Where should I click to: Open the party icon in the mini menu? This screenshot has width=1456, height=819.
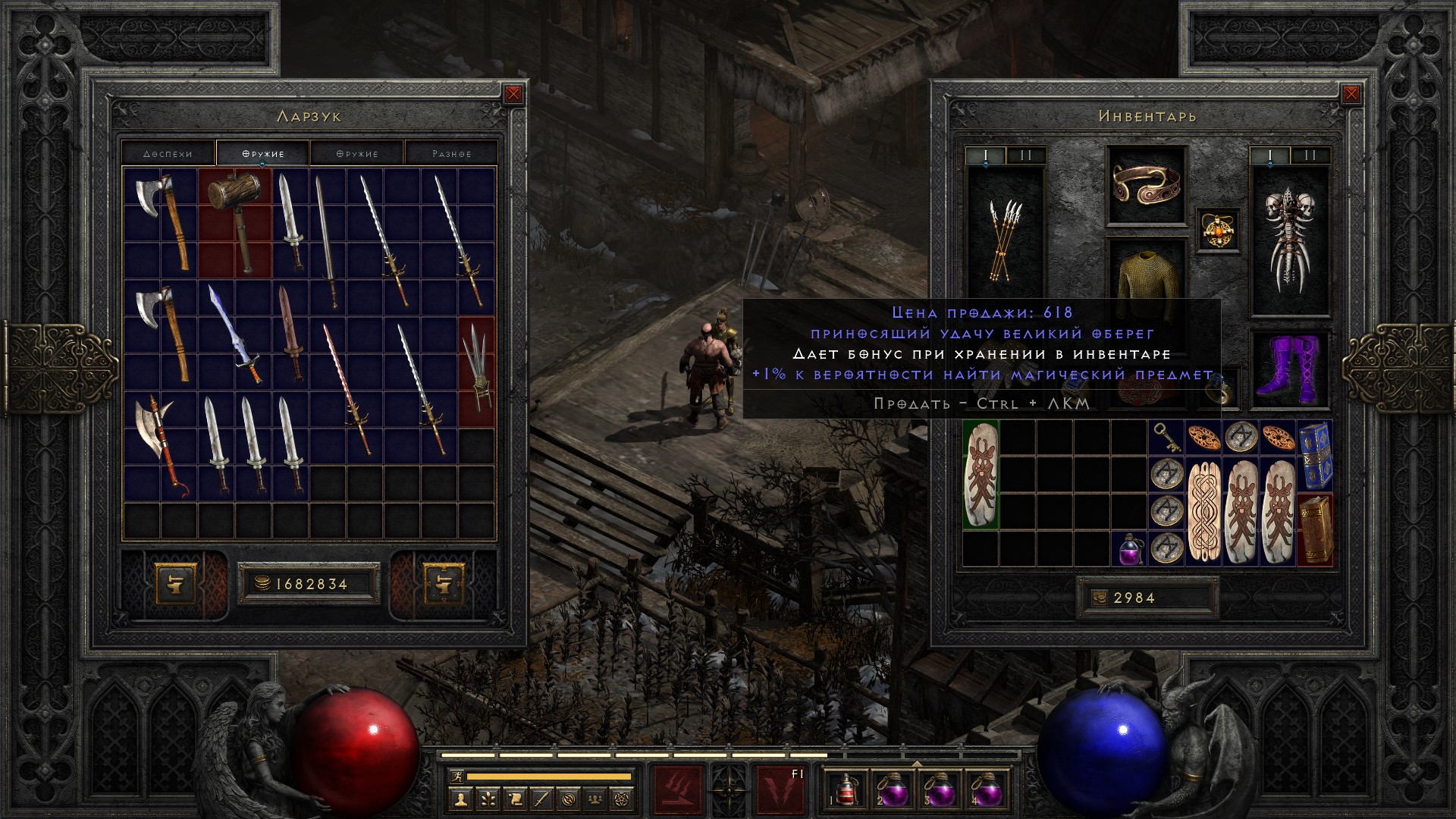[595, 799]
